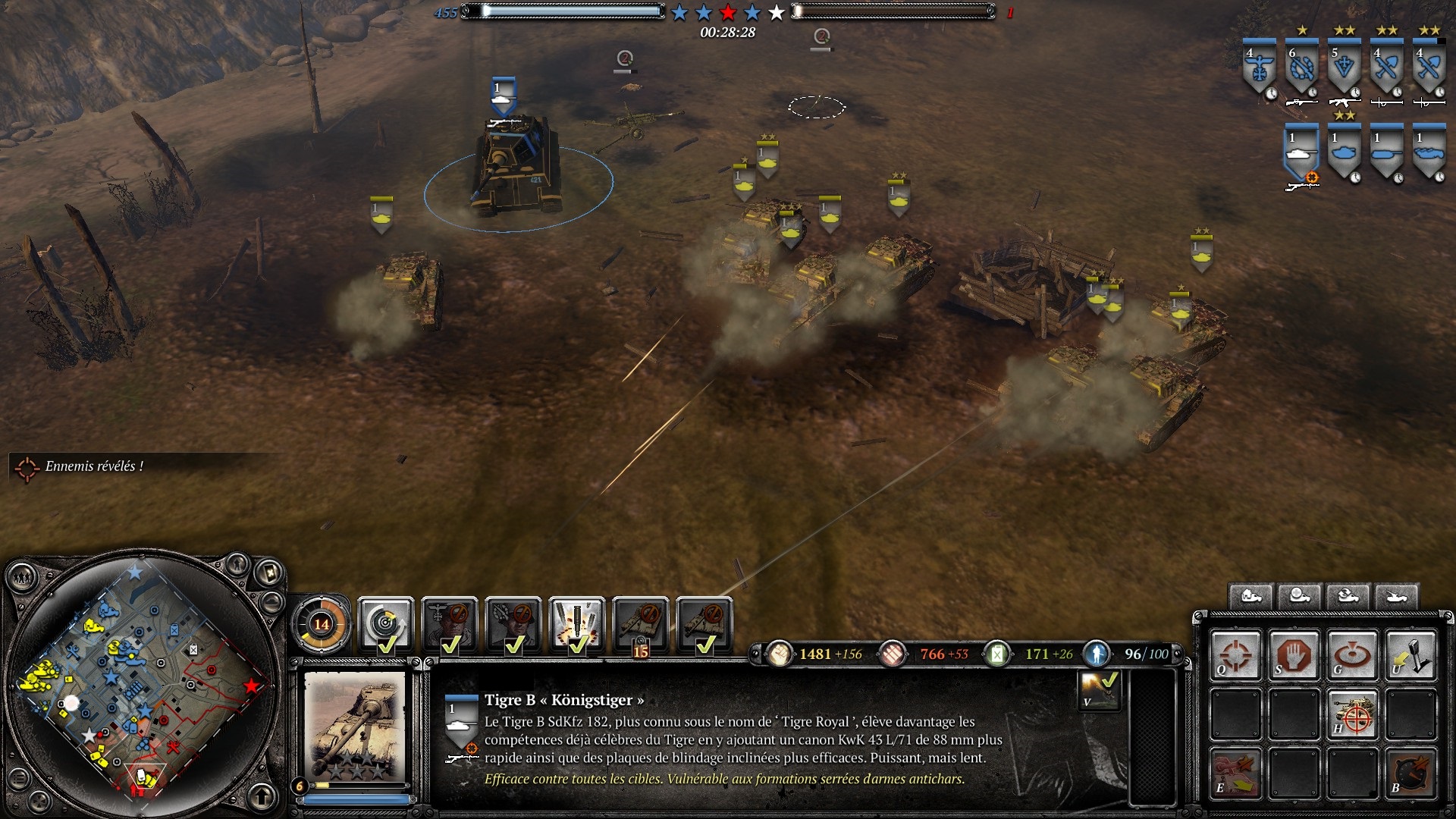Image resolution: width=1456 pixels, height=819 pixels.
Task: Select the five-man triangle cross squad shield
Action: coord(1344,68)
